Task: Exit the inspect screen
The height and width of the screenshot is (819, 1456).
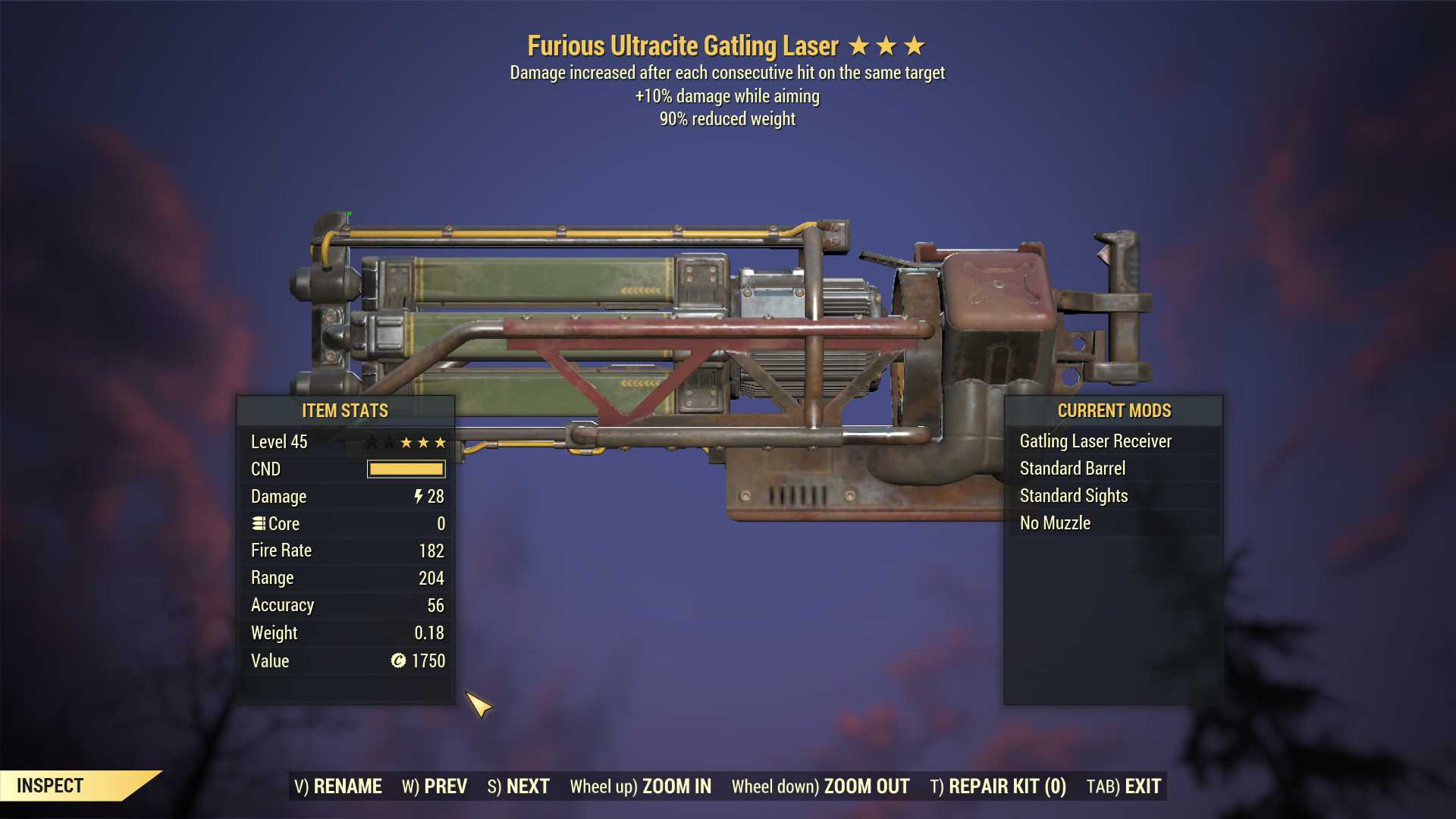Action: (x=1124, y=786)
